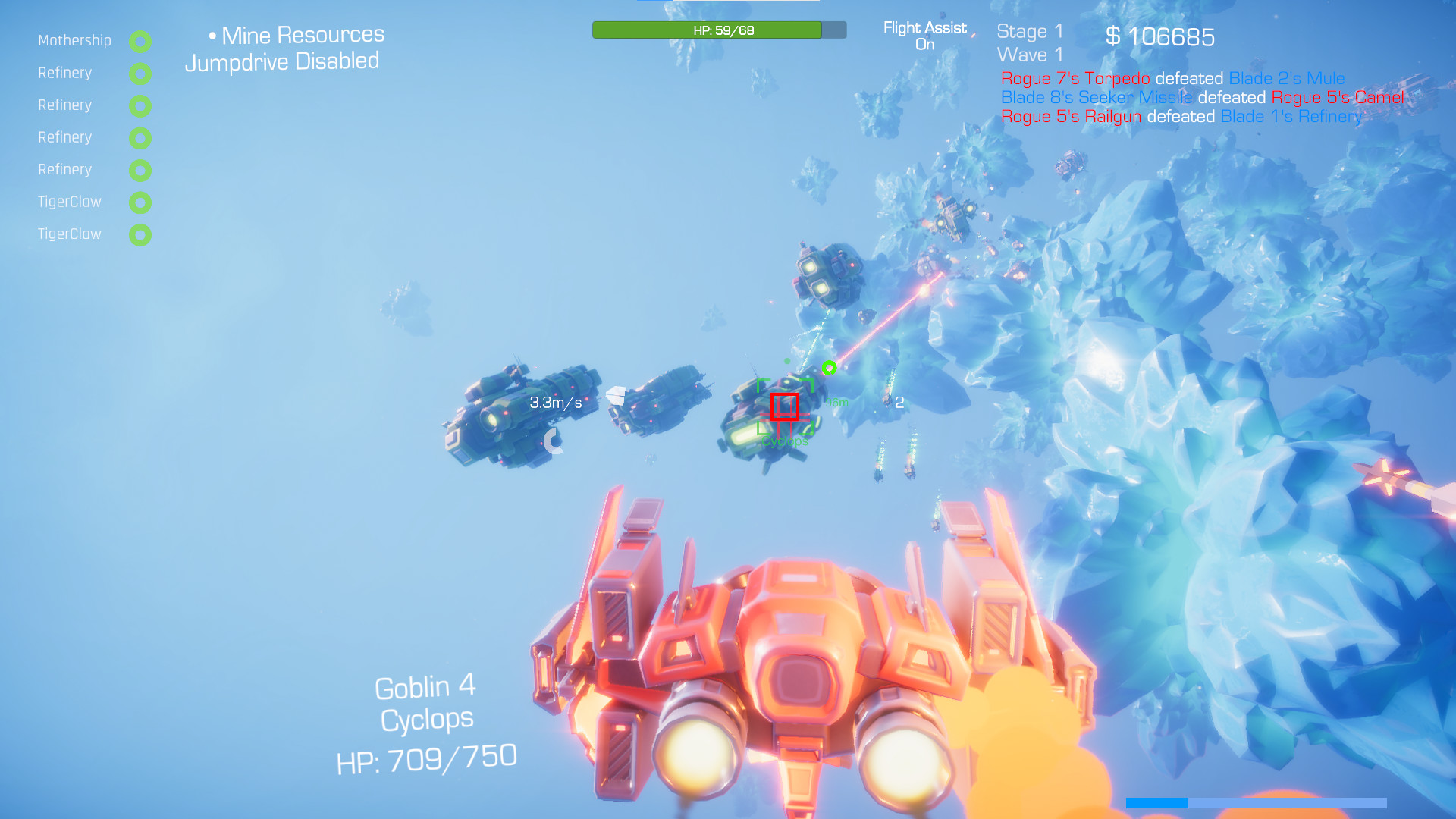Click the green HP: 59/68 health bar

point(708,30)
